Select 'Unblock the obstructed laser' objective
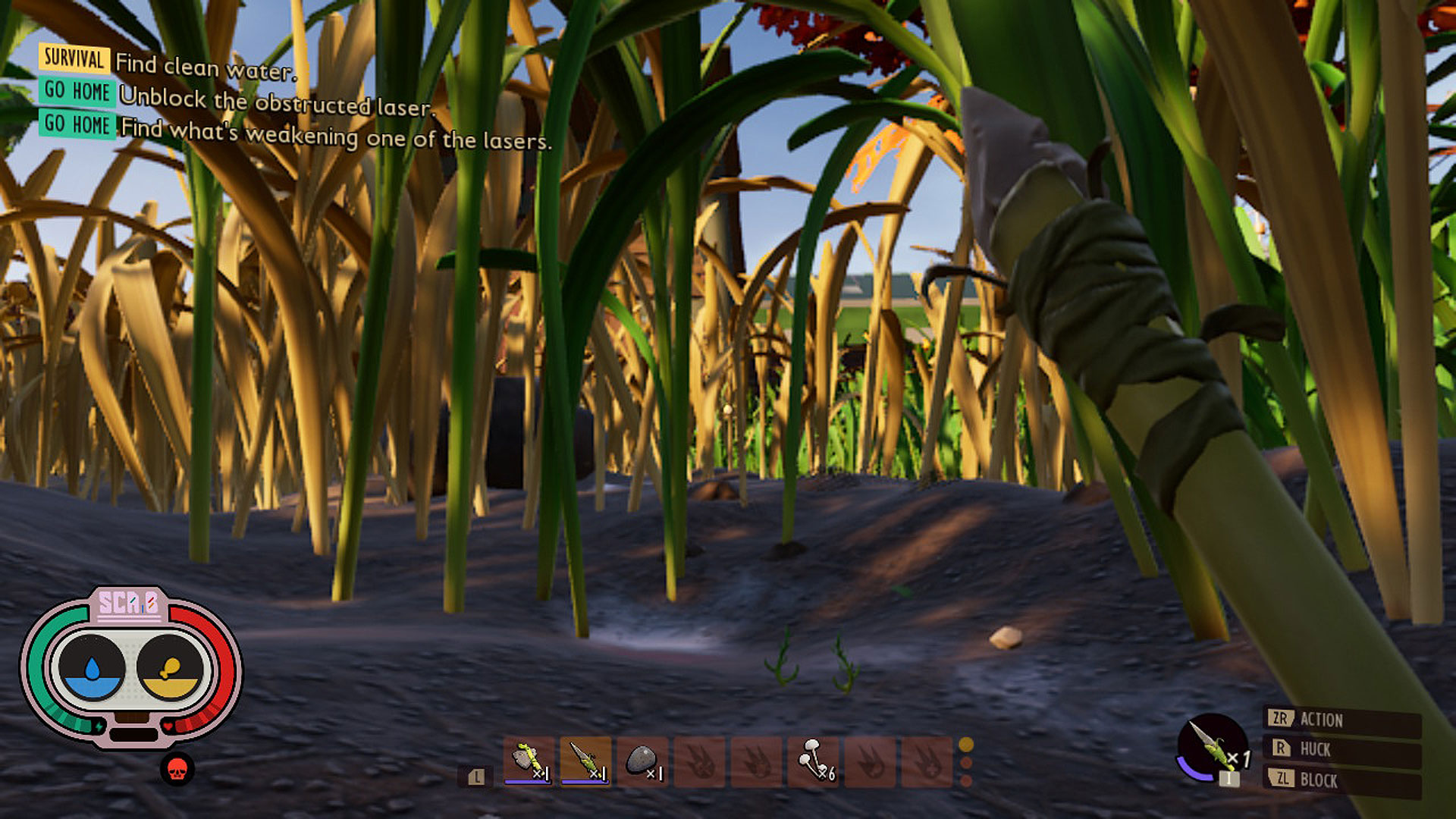1456x819 pixels. click(x=276, y=102)
